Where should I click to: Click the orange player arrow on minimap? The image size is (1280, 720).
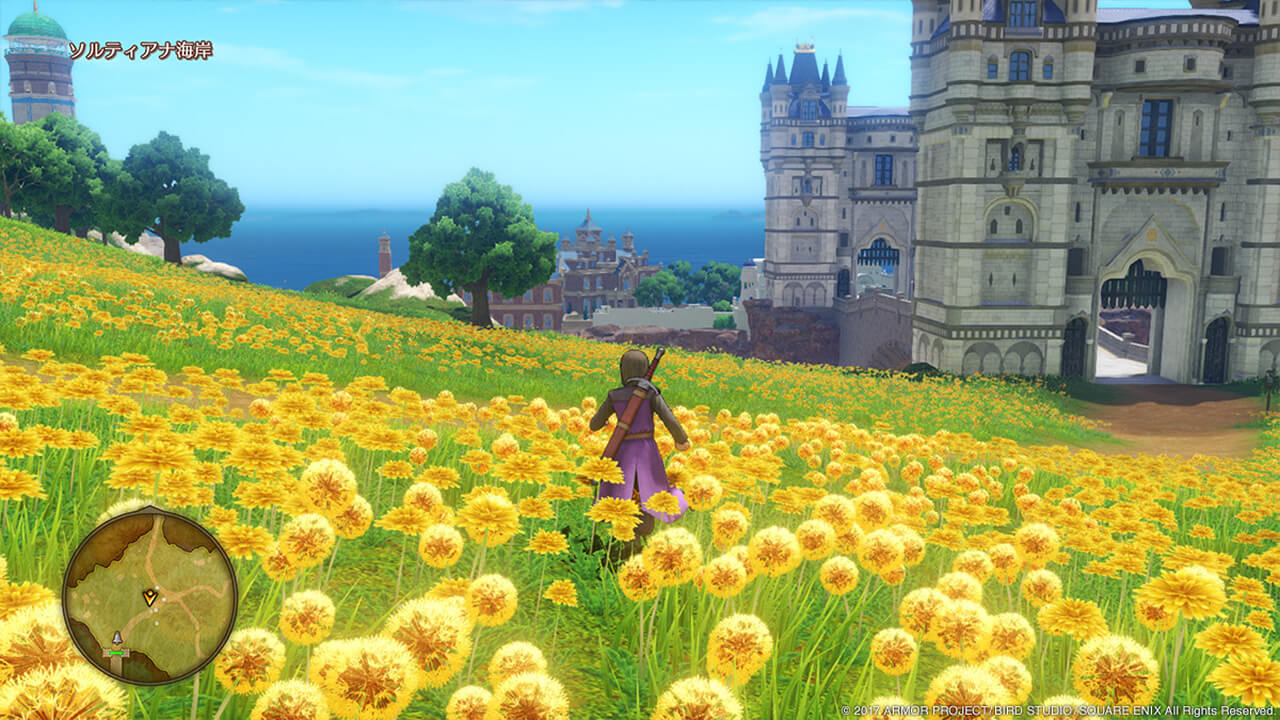click(x=150, y=597)
